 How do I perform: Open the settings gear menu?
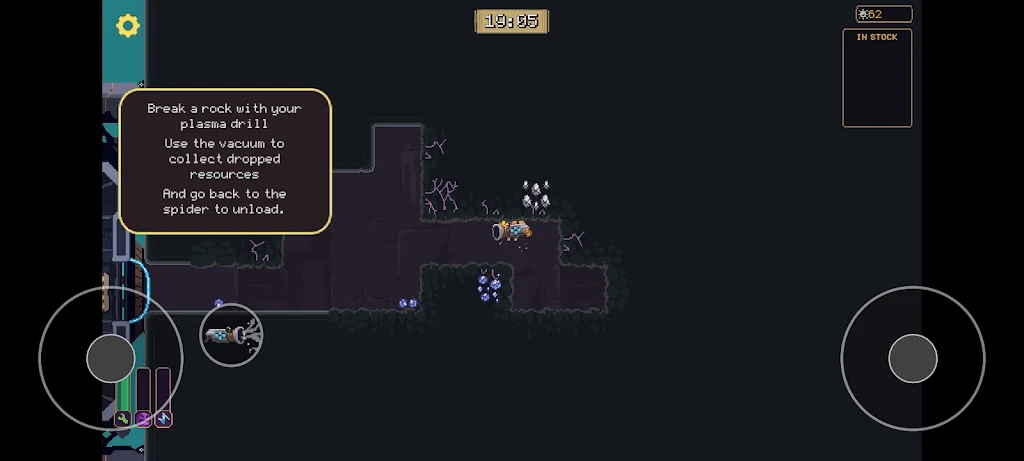128,26
